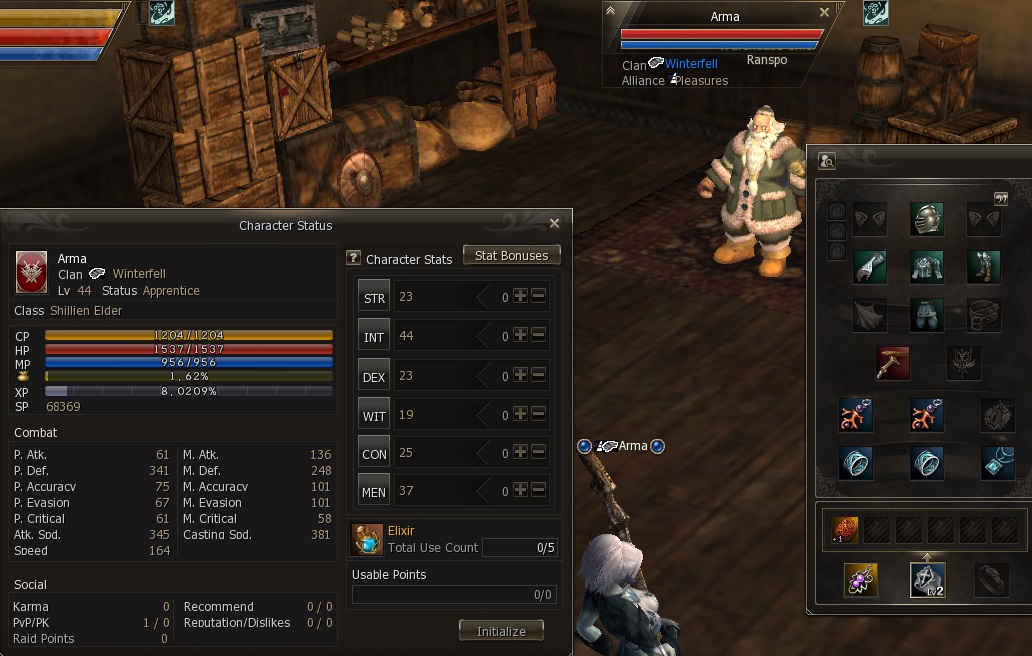Select the Elixir icon

[367, 540]
